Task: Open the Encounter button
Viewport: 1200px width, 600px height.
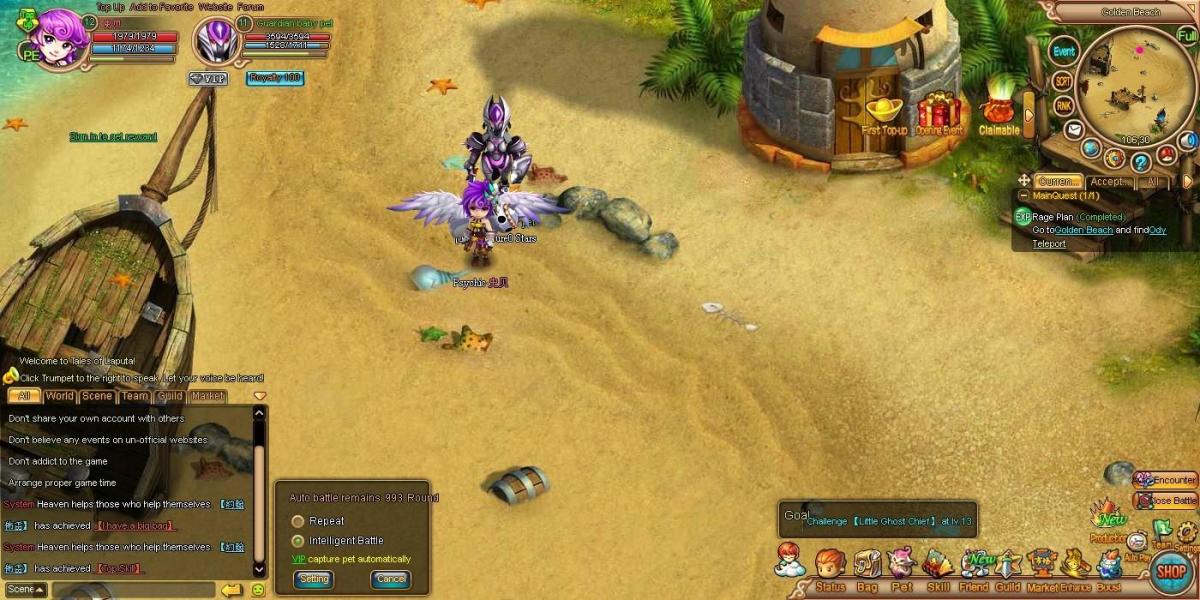Action: [1166, 480]
